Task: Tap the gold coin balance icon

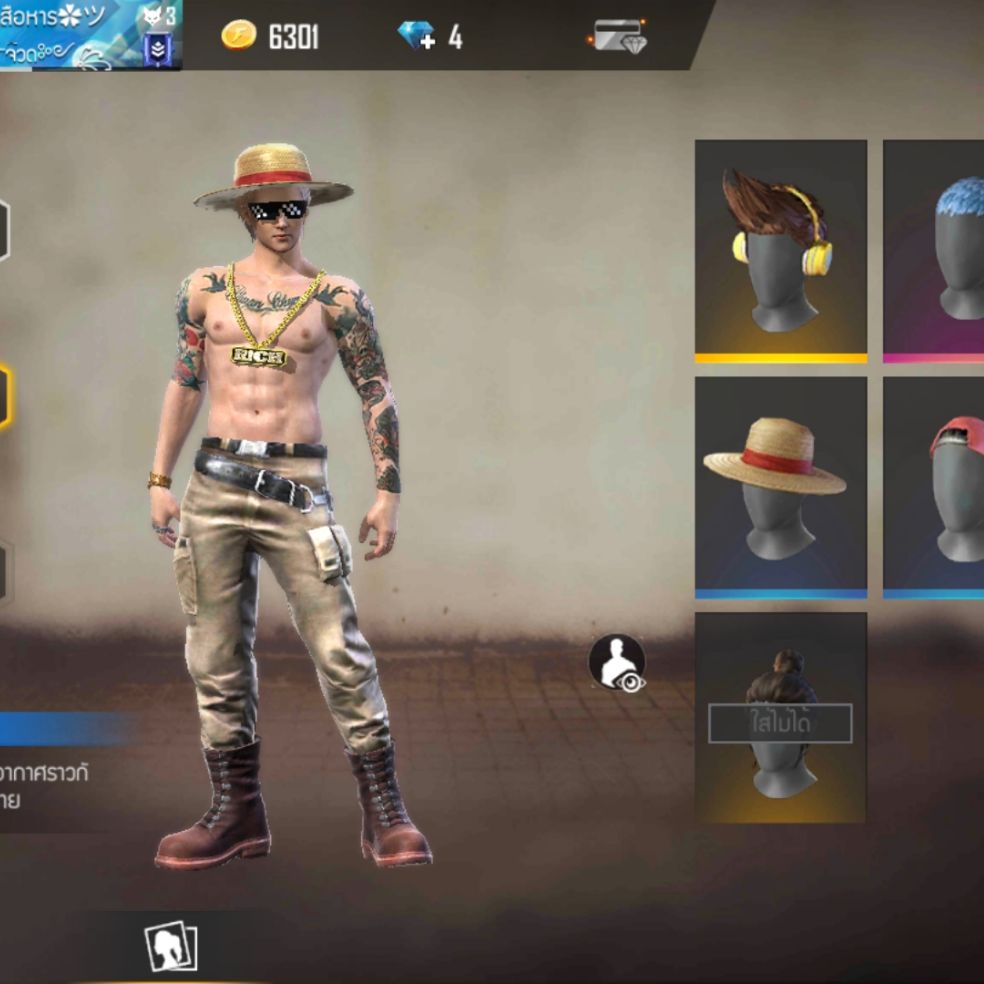Action: pos(239,37)
